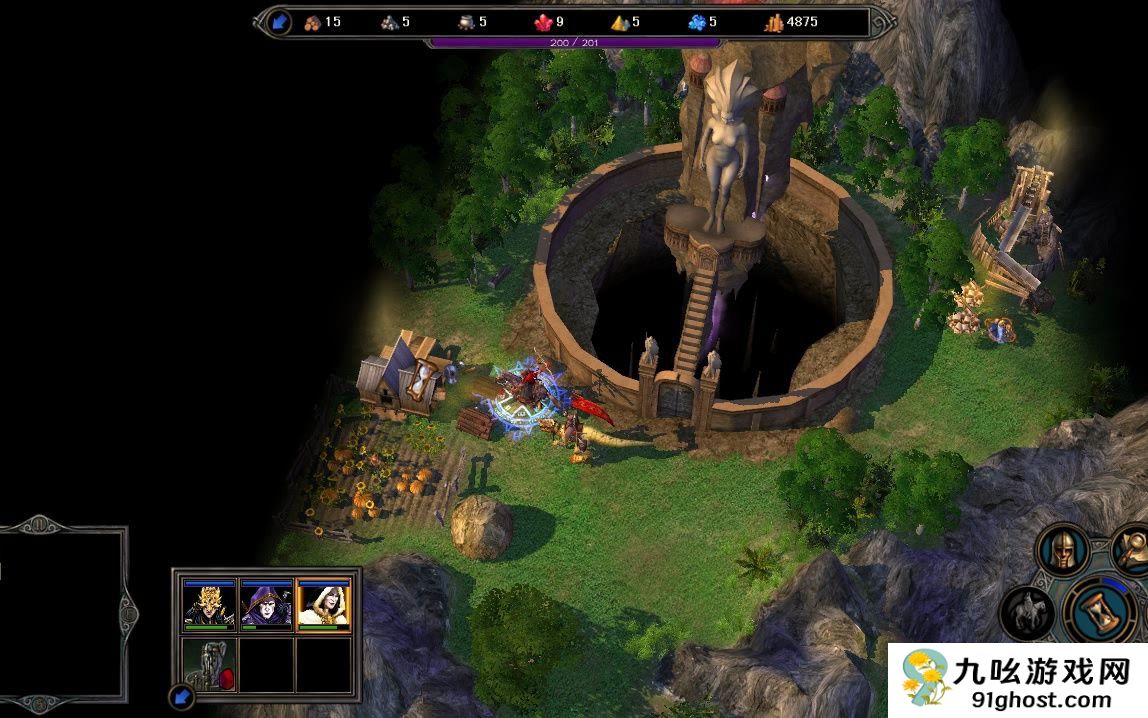This screenshot has width=1148, height=718.
Task: Collapse the resource bar with blue arrow
Action: point(278,22)
